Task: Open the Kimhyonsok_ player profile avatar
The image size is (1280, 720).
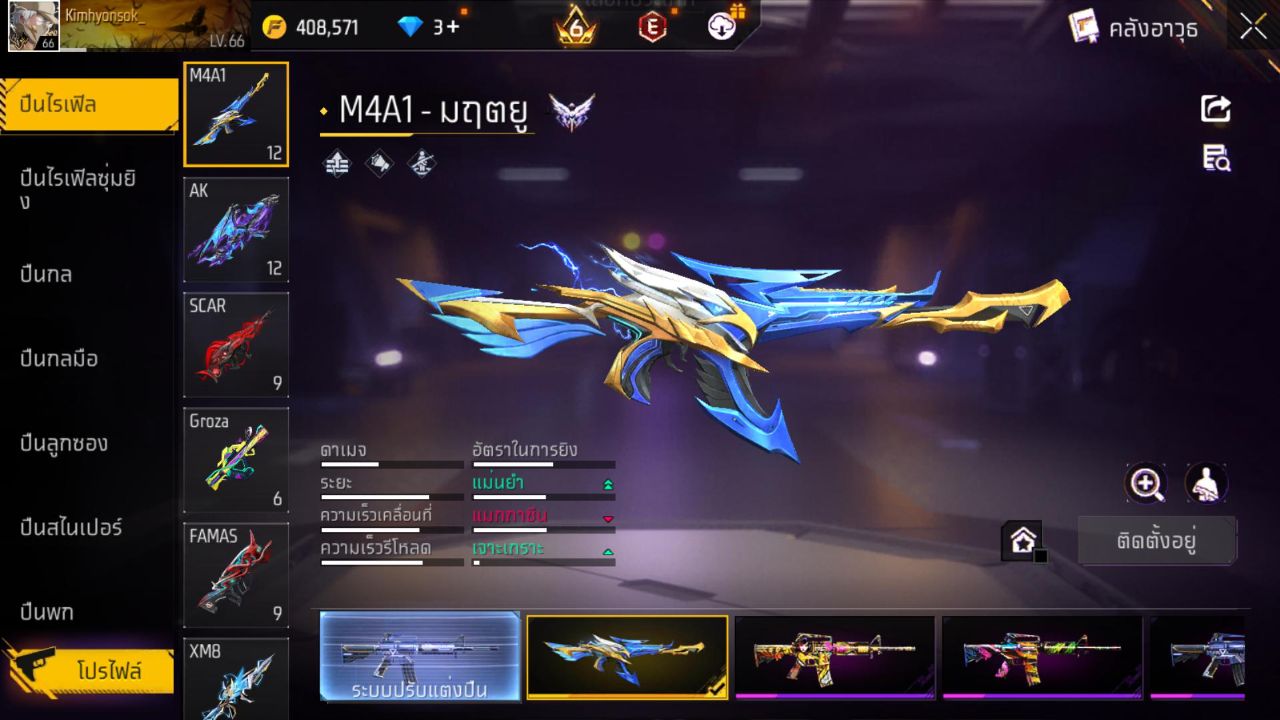Action: point(33,26)
